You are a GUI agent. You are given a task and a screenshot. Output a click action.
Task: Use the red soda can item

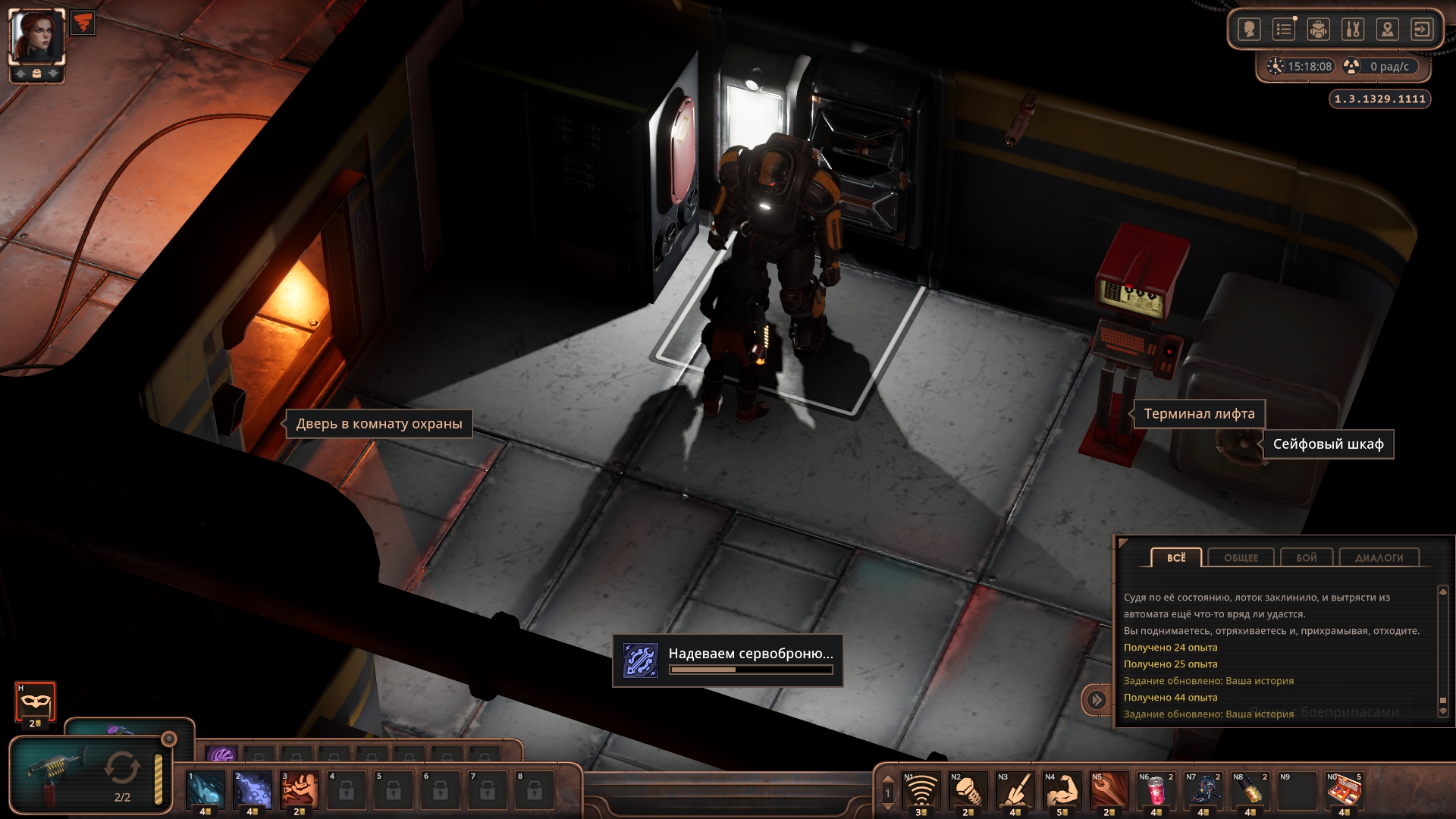1156,790
